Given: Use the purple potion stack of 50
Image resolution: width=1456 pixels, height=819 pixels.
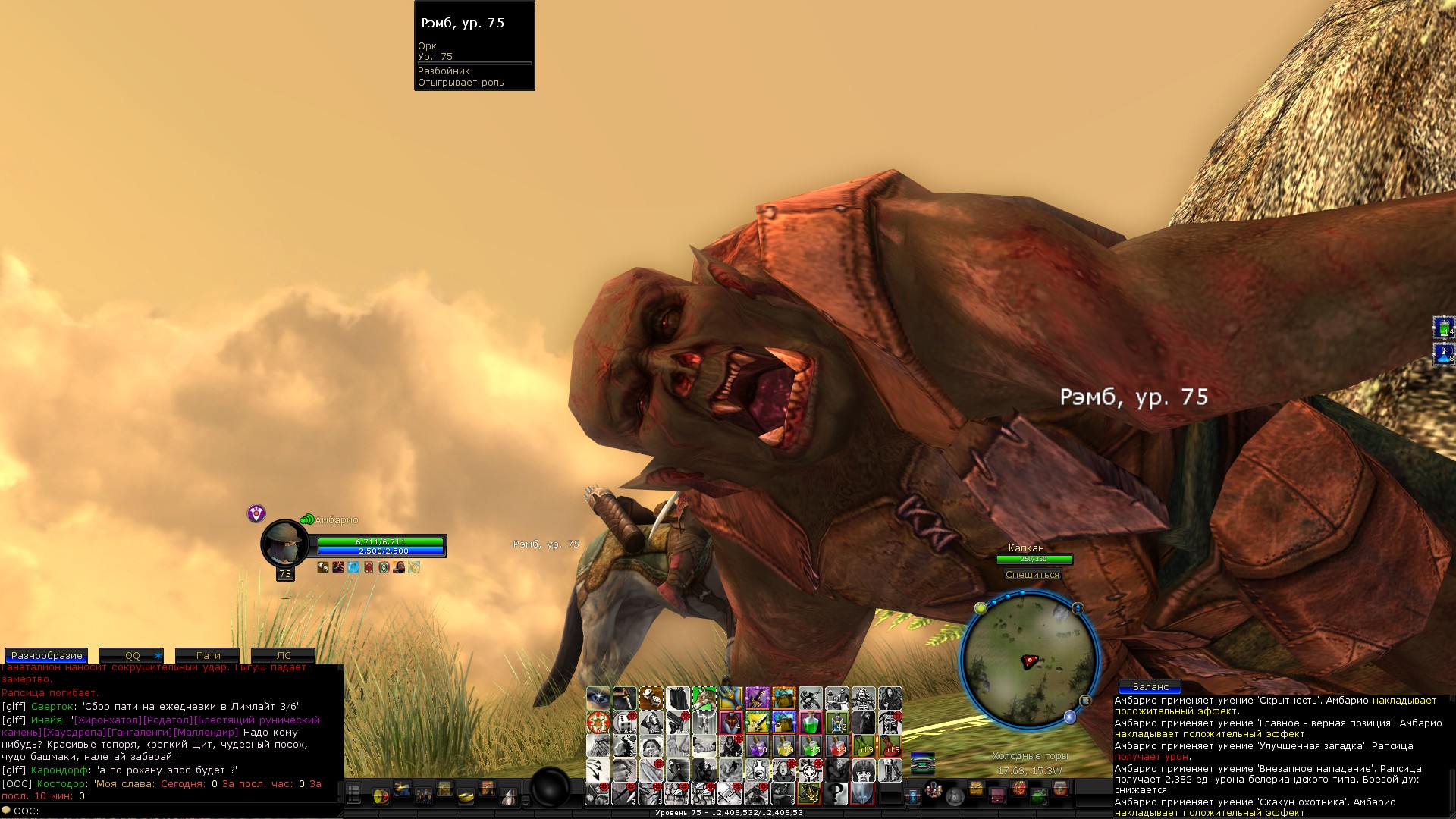Looking at the screenshot, I should 757,746.
